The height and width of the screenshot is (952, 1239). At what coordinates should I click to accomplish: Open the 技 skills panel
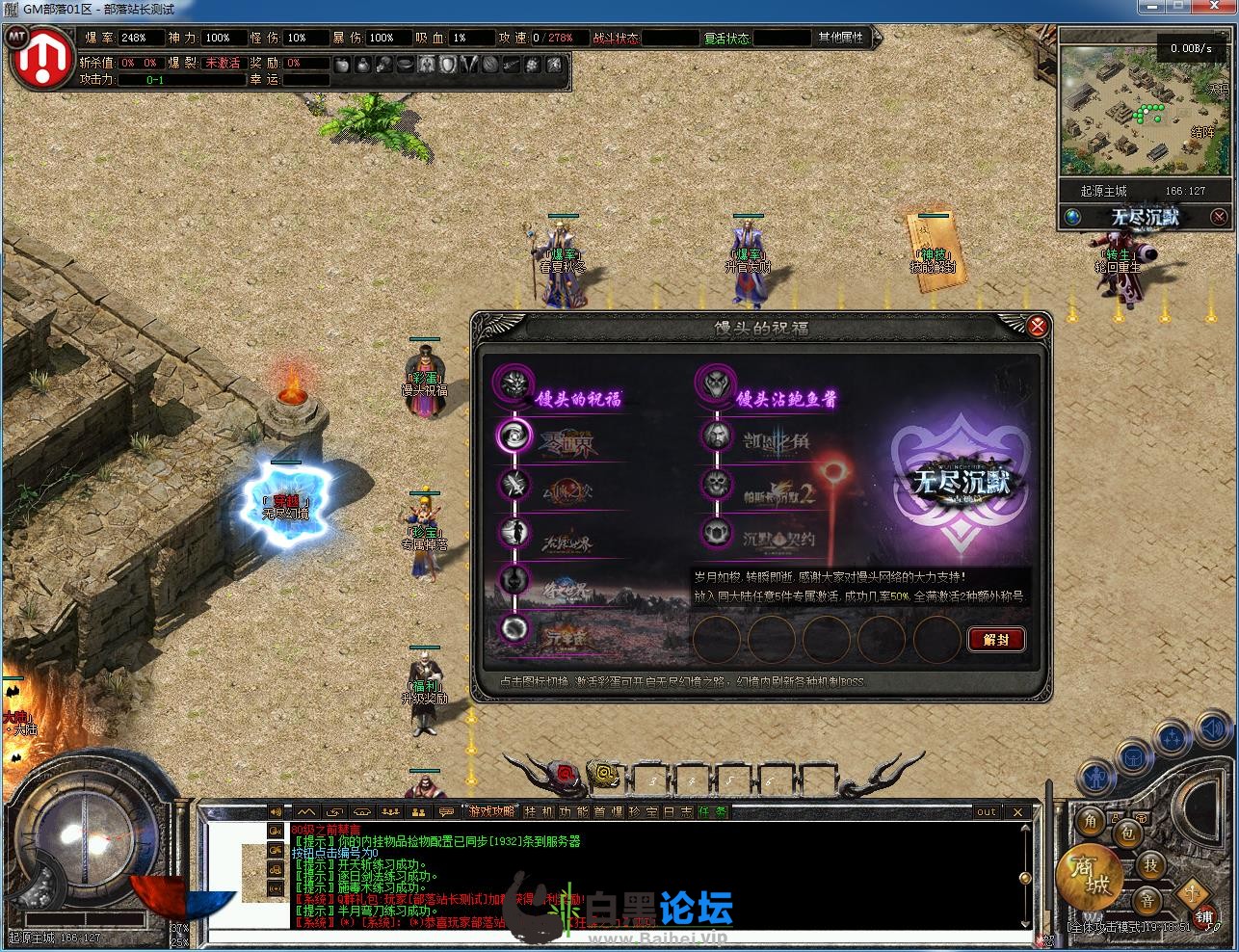tap(1150, 864)
